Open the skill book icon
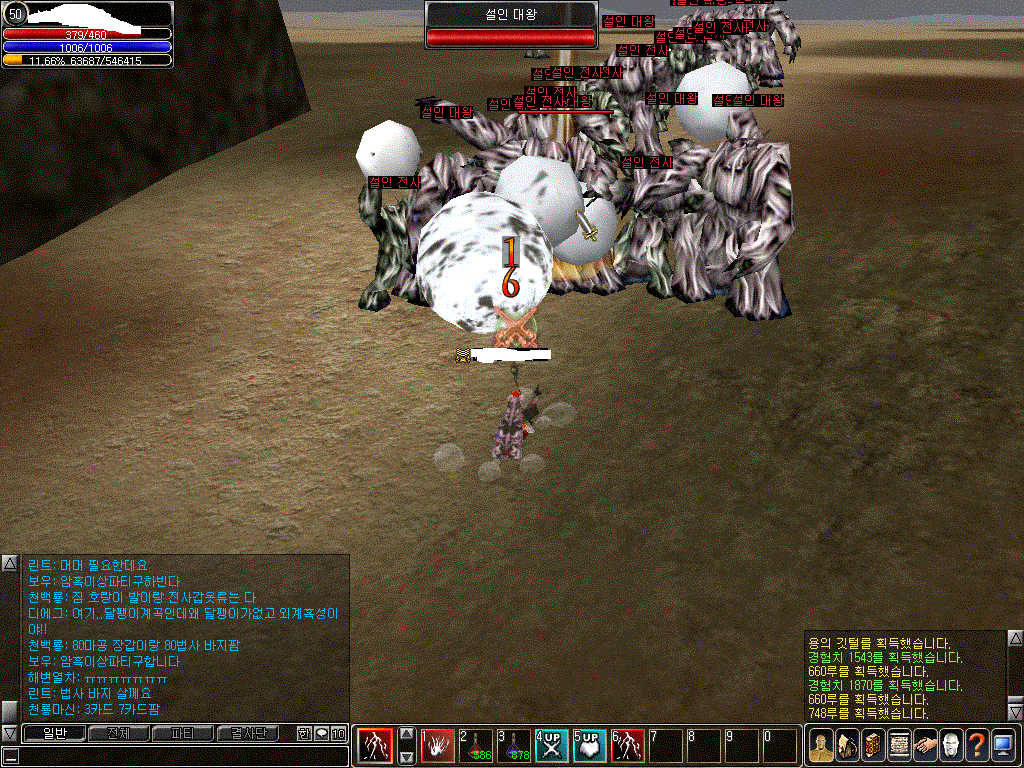The image size is (1024, 768). [x=872, y=745]
